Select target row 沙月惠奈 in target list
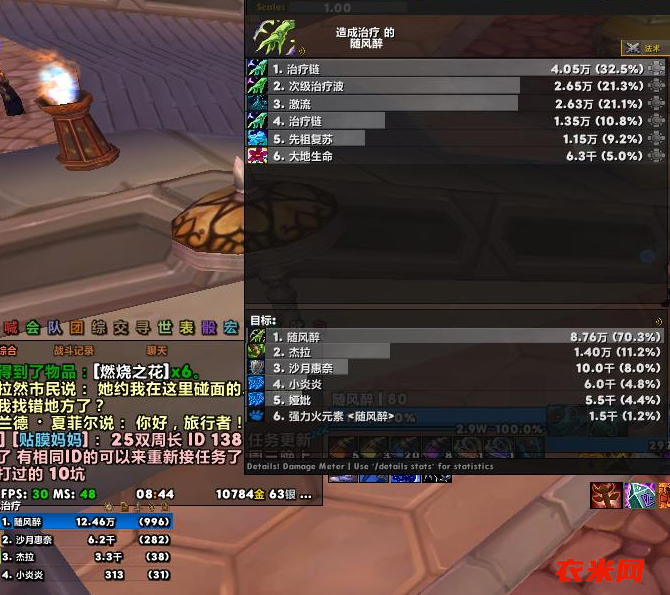670x595 pixels. [400, 368]
